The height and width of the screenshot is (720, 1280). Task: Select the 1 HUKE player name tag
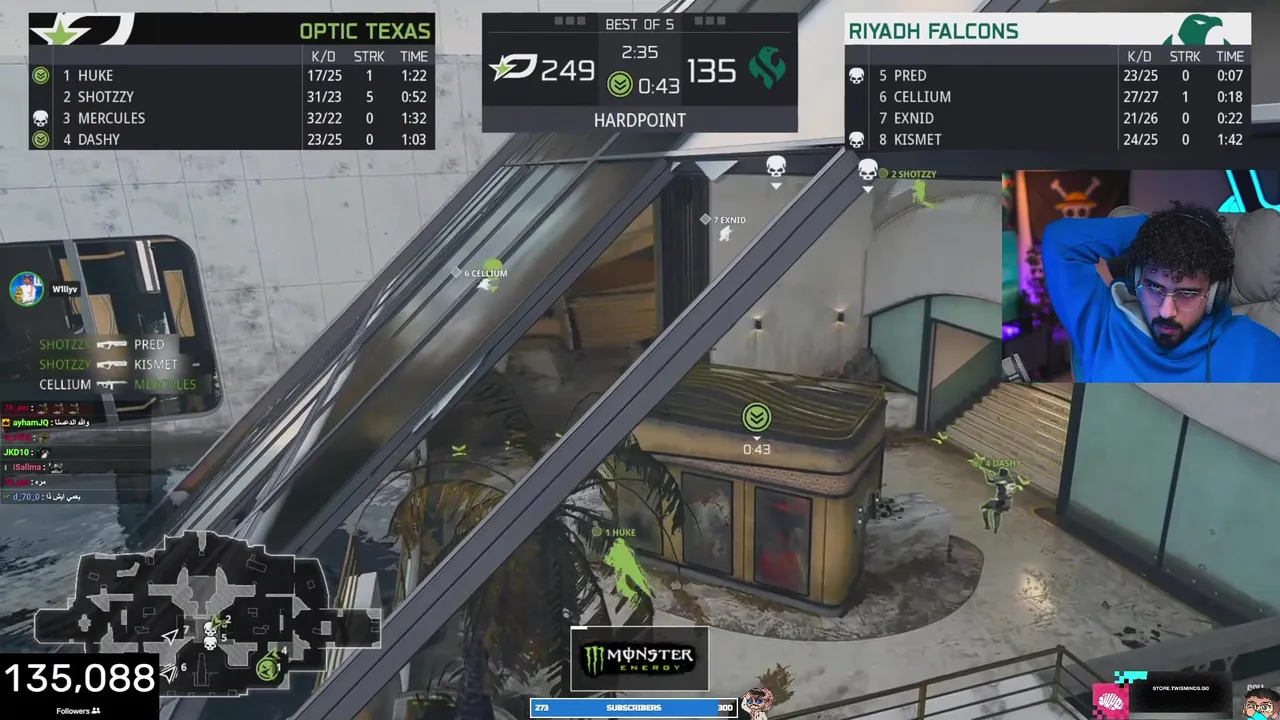[x=620, y=533]
